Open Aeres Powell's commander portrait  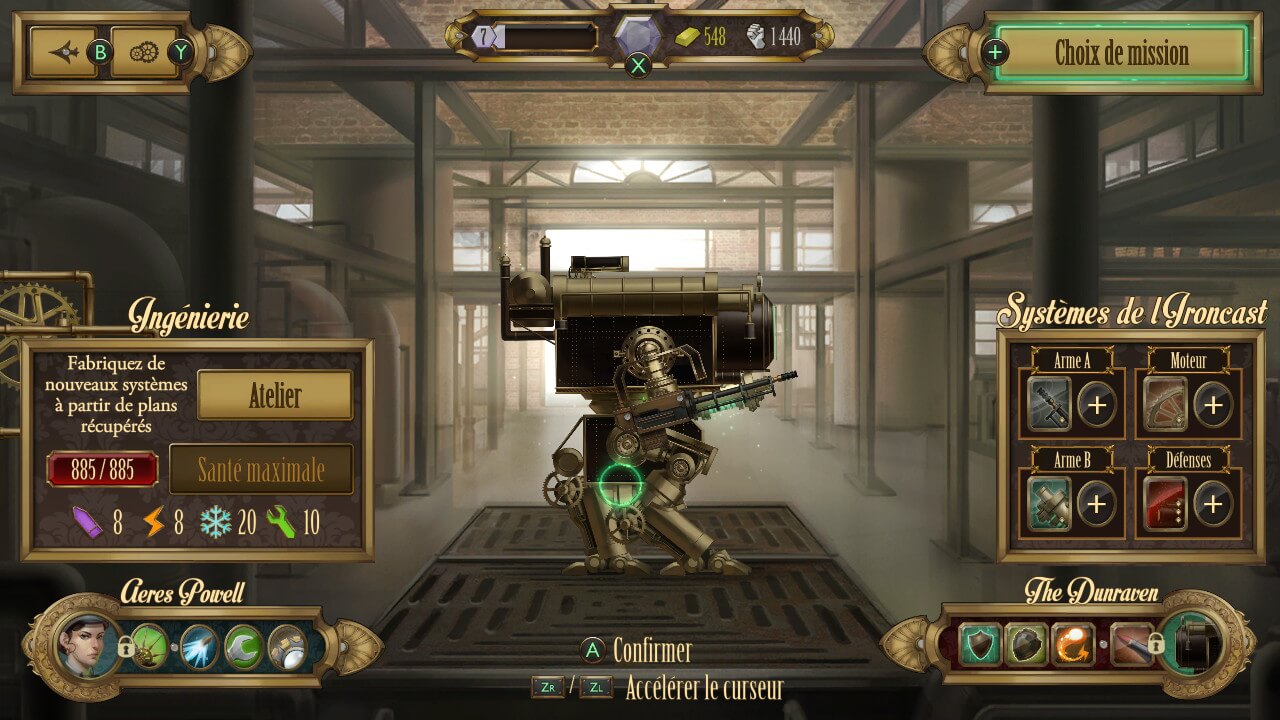pos(81,645)
